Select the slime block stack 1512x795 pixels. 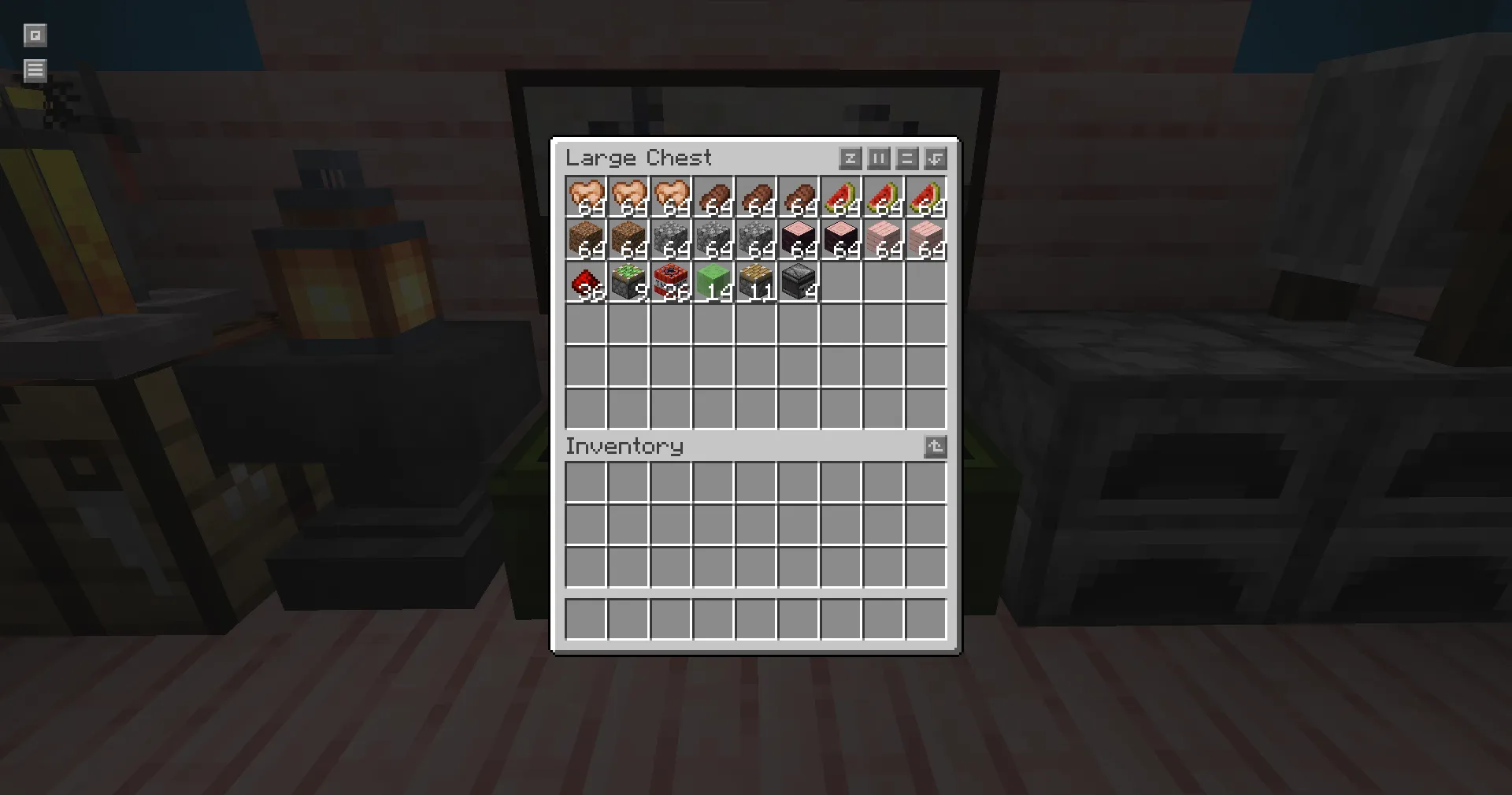714,282
